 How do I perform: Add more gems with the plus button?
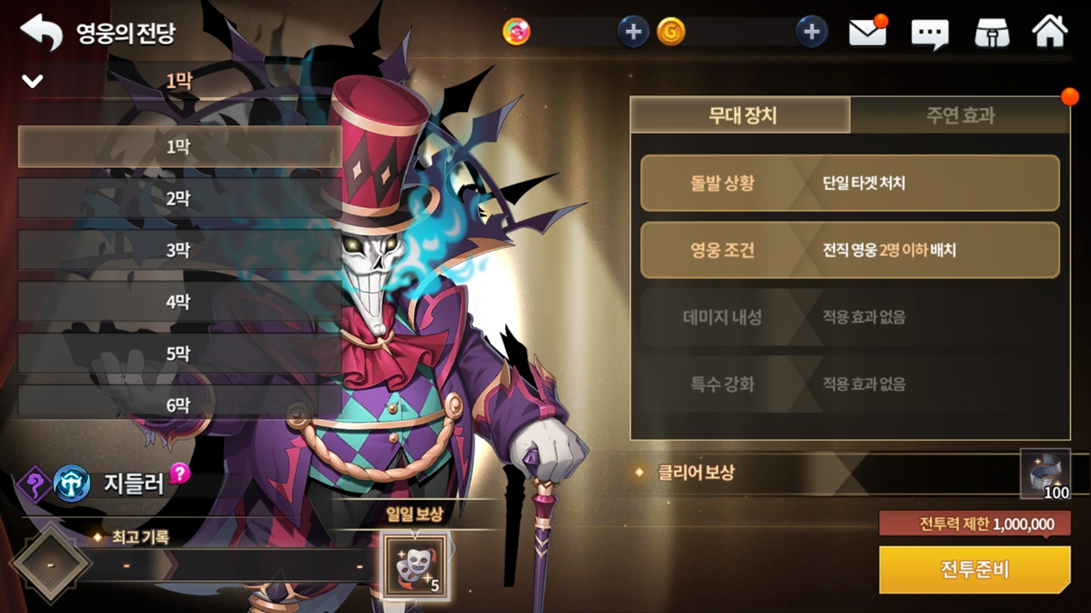tap(632, 32)
